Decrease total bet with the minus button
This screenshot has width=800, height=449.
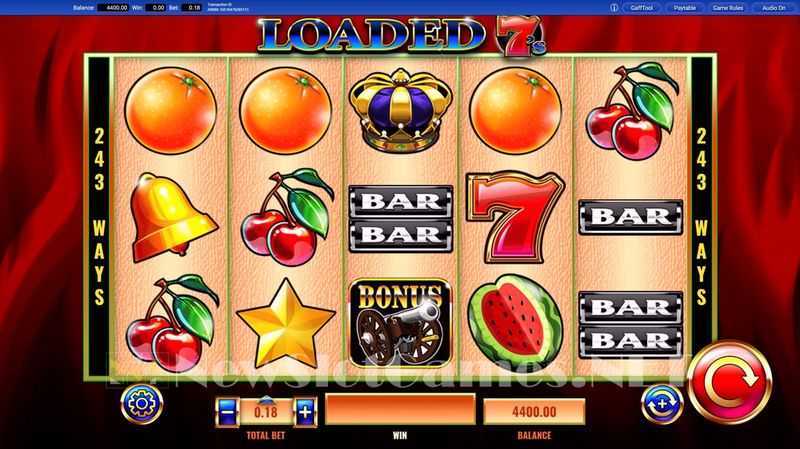(x=227, y=410)
